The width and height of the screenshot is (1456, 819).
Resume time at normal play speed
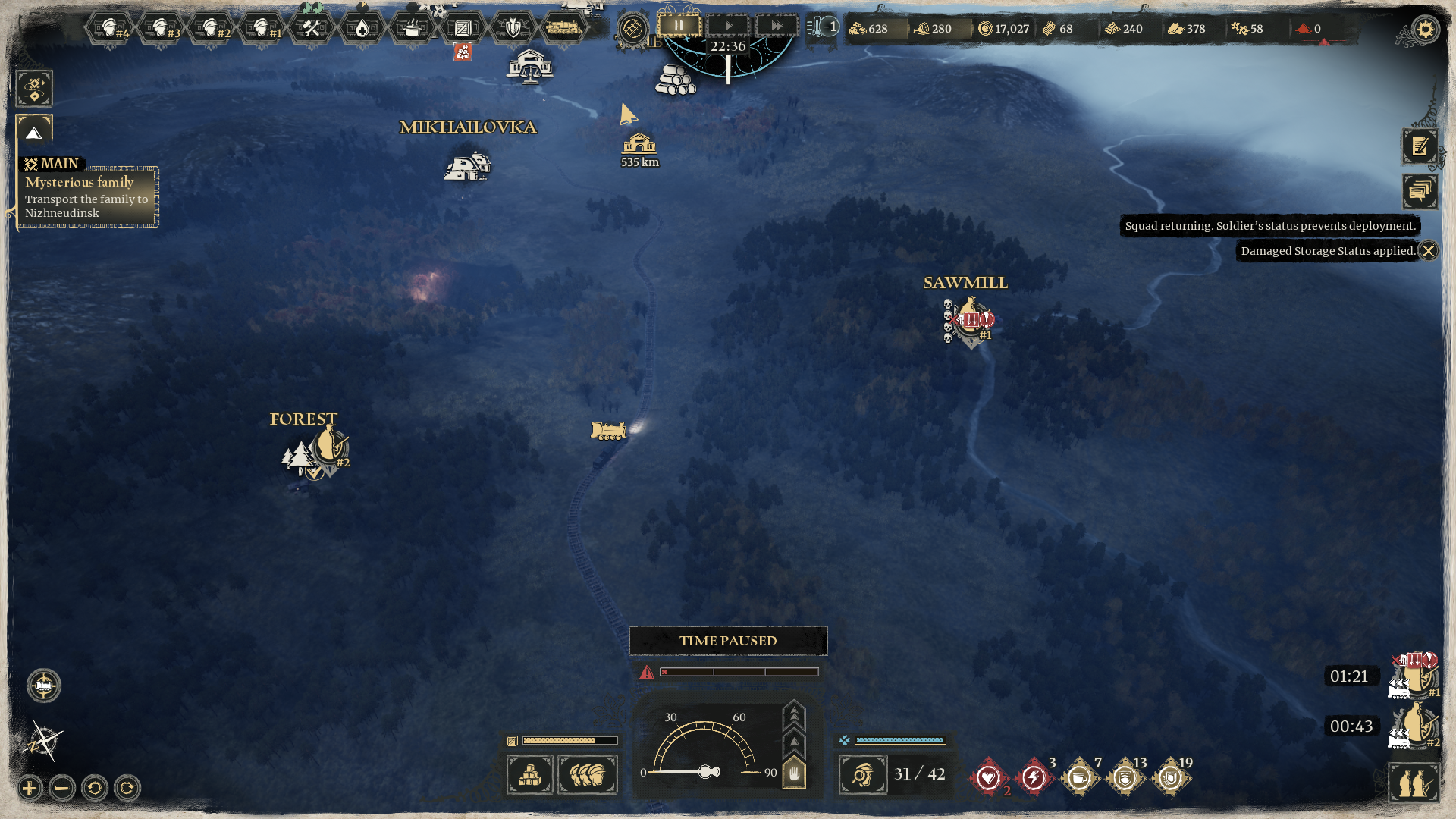(728, 26)
